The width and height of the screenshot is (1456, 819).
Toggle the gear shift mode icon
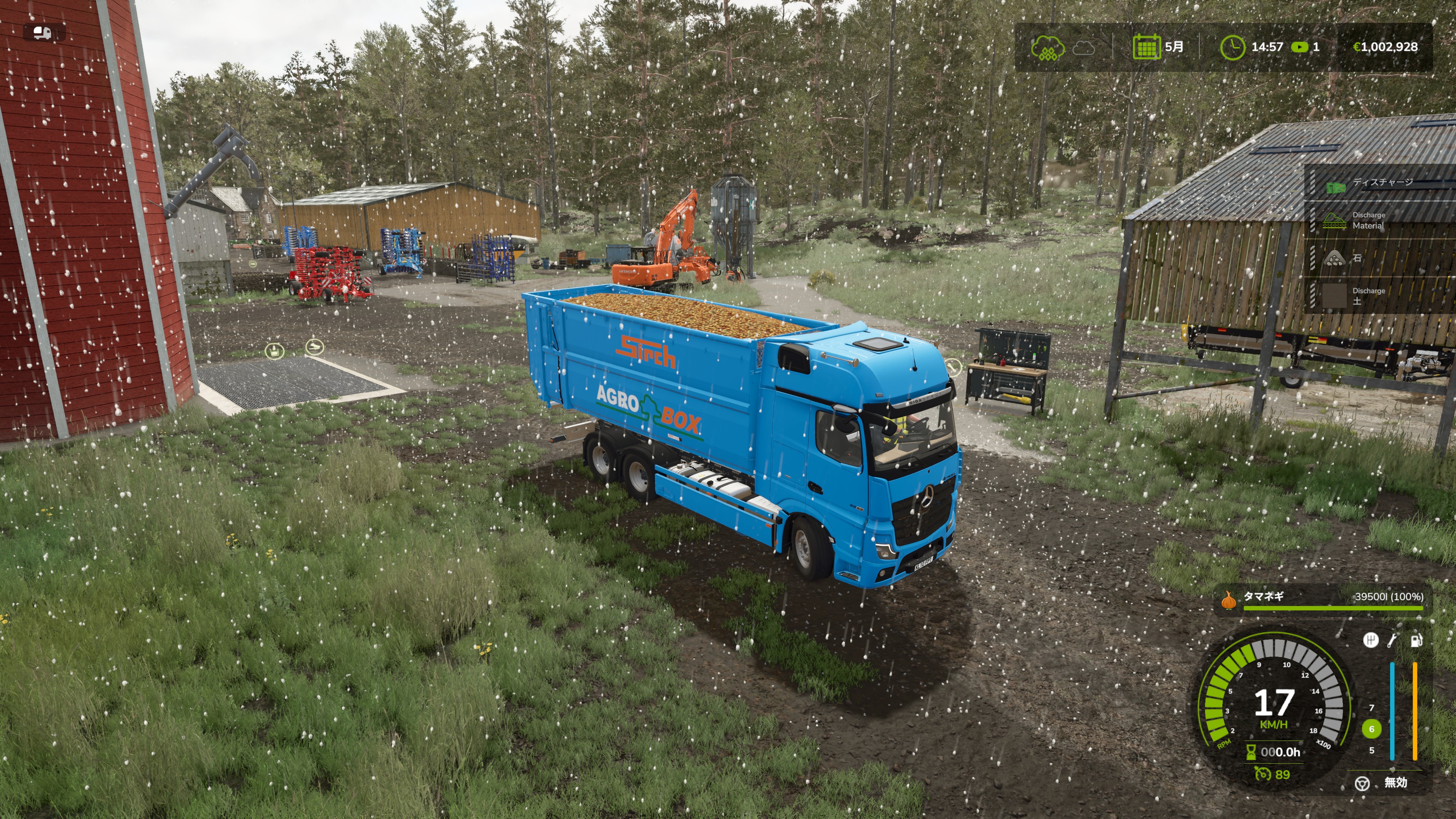tap(1370, 640)
